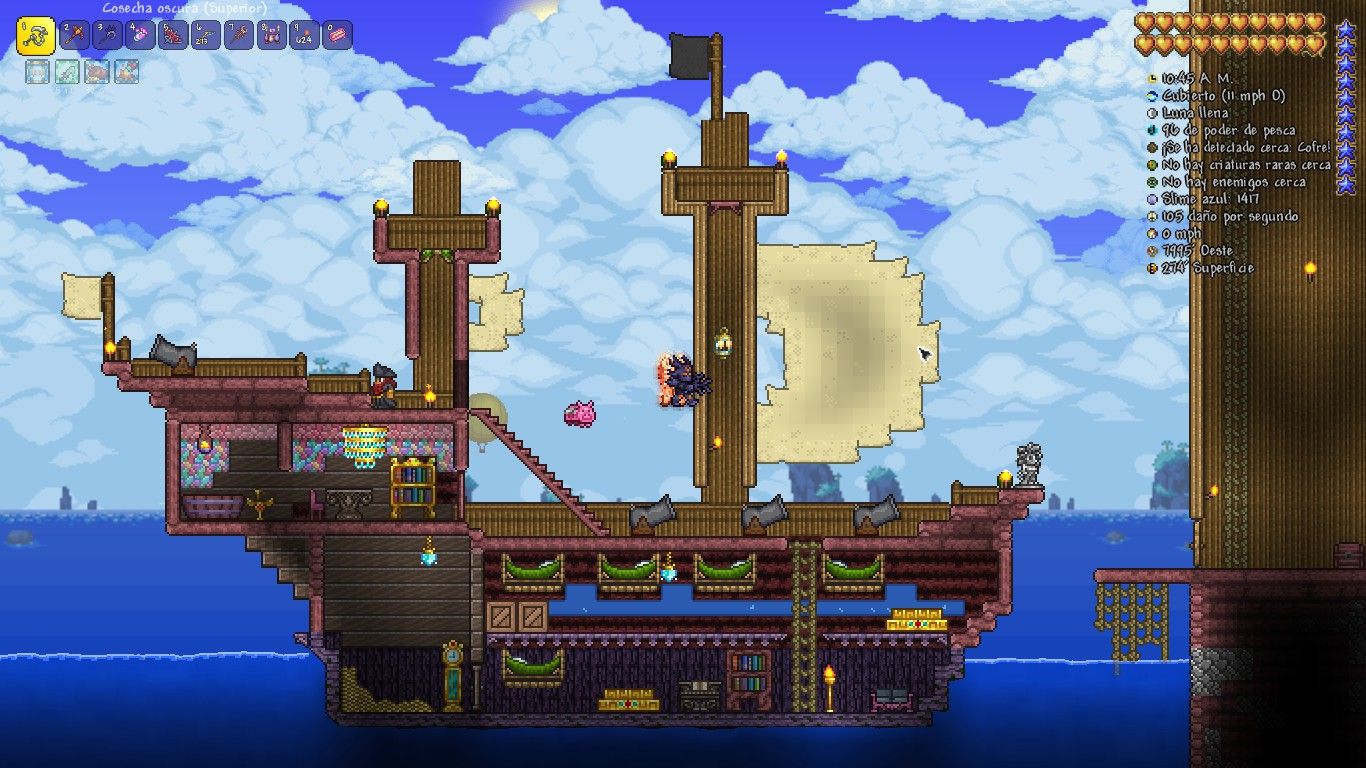The height and width of the screenshot is (768, 1366).
Task: Remove the fourth buff icon below the hotbar
Action: click(126, 71)
